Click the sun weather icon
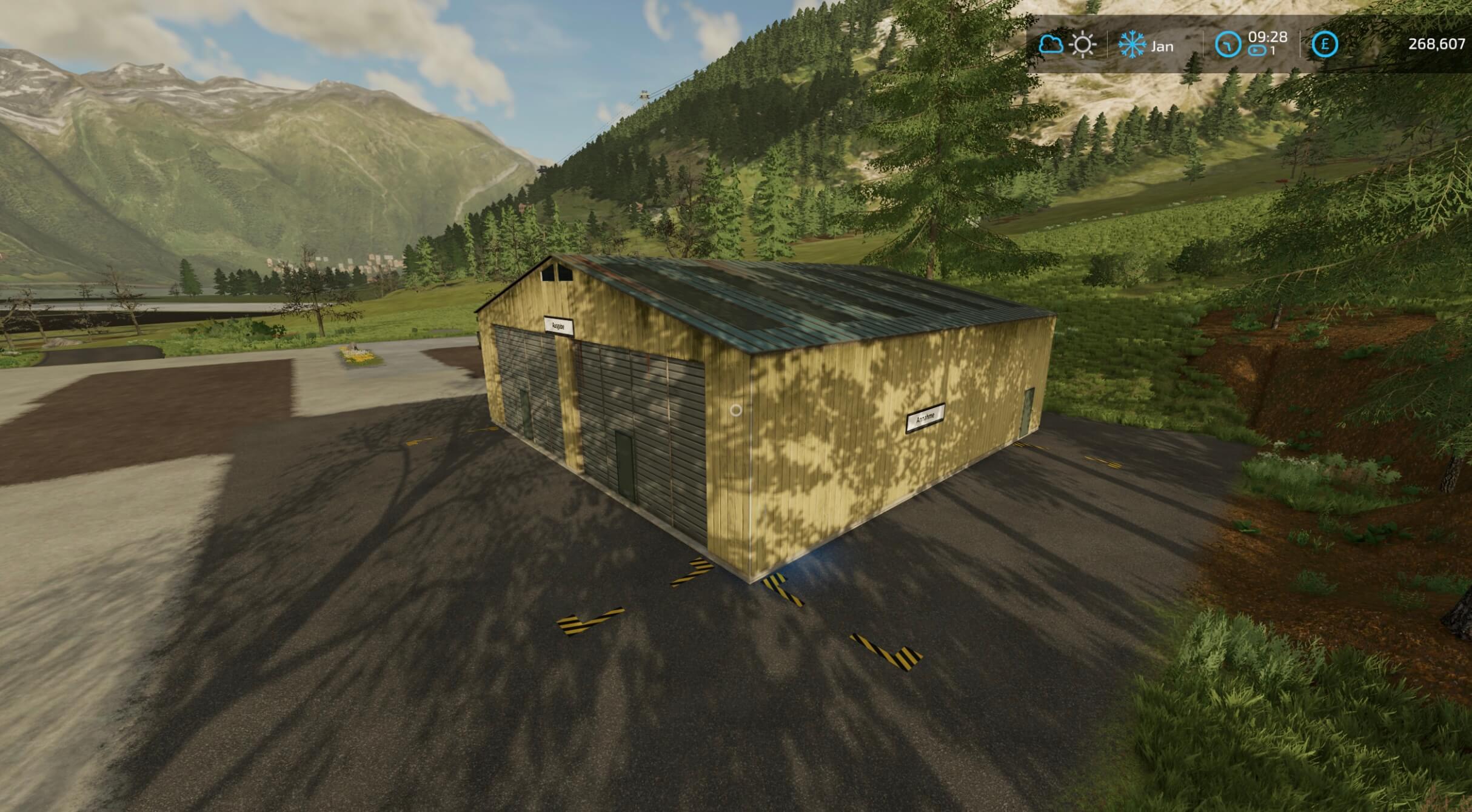The image size is (1472, 812). tap(1082, 45)
